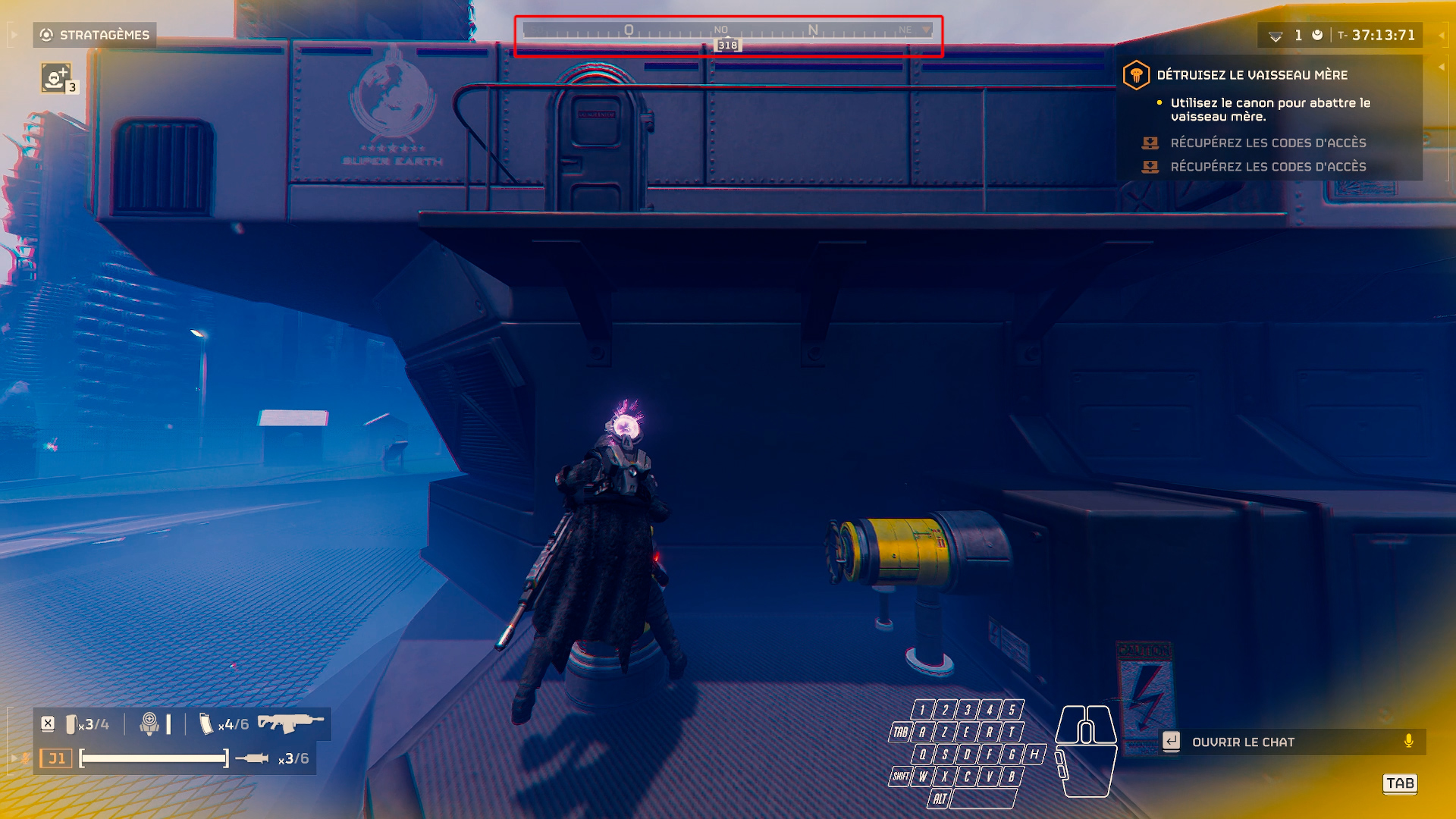Collapse the objectives panel arrow

click(1441, 67)
